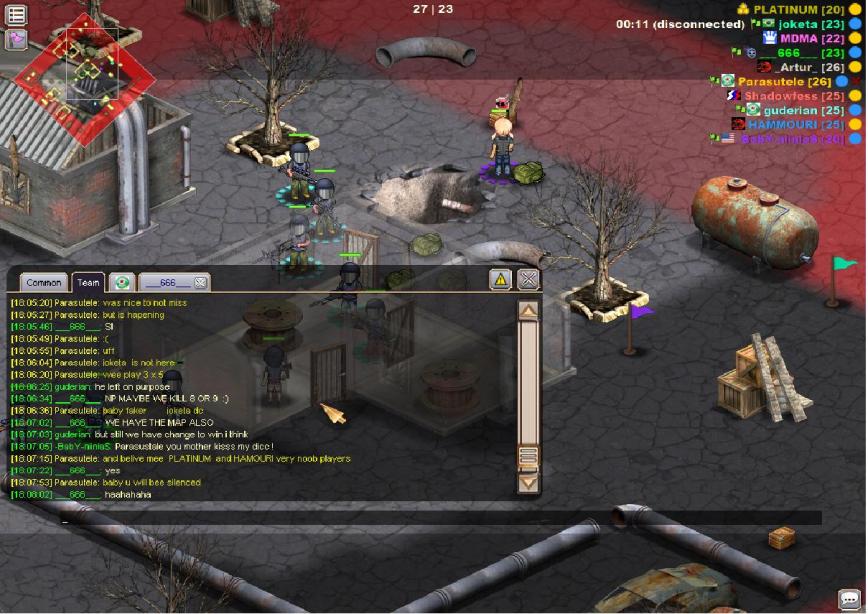Toggle the speech bubble chat button
This screenshot has height=614, width=868.
pos(849,599)
